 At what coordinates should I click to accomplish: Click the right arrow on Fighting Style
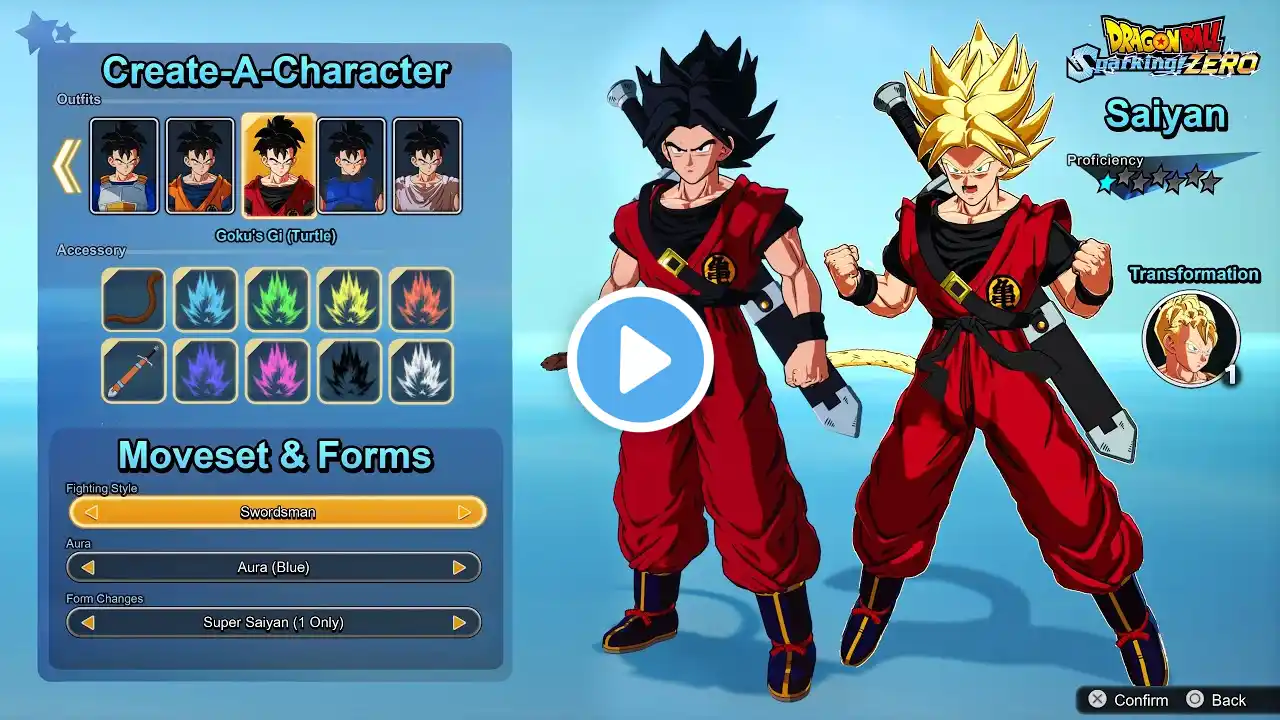coord(464,512)
